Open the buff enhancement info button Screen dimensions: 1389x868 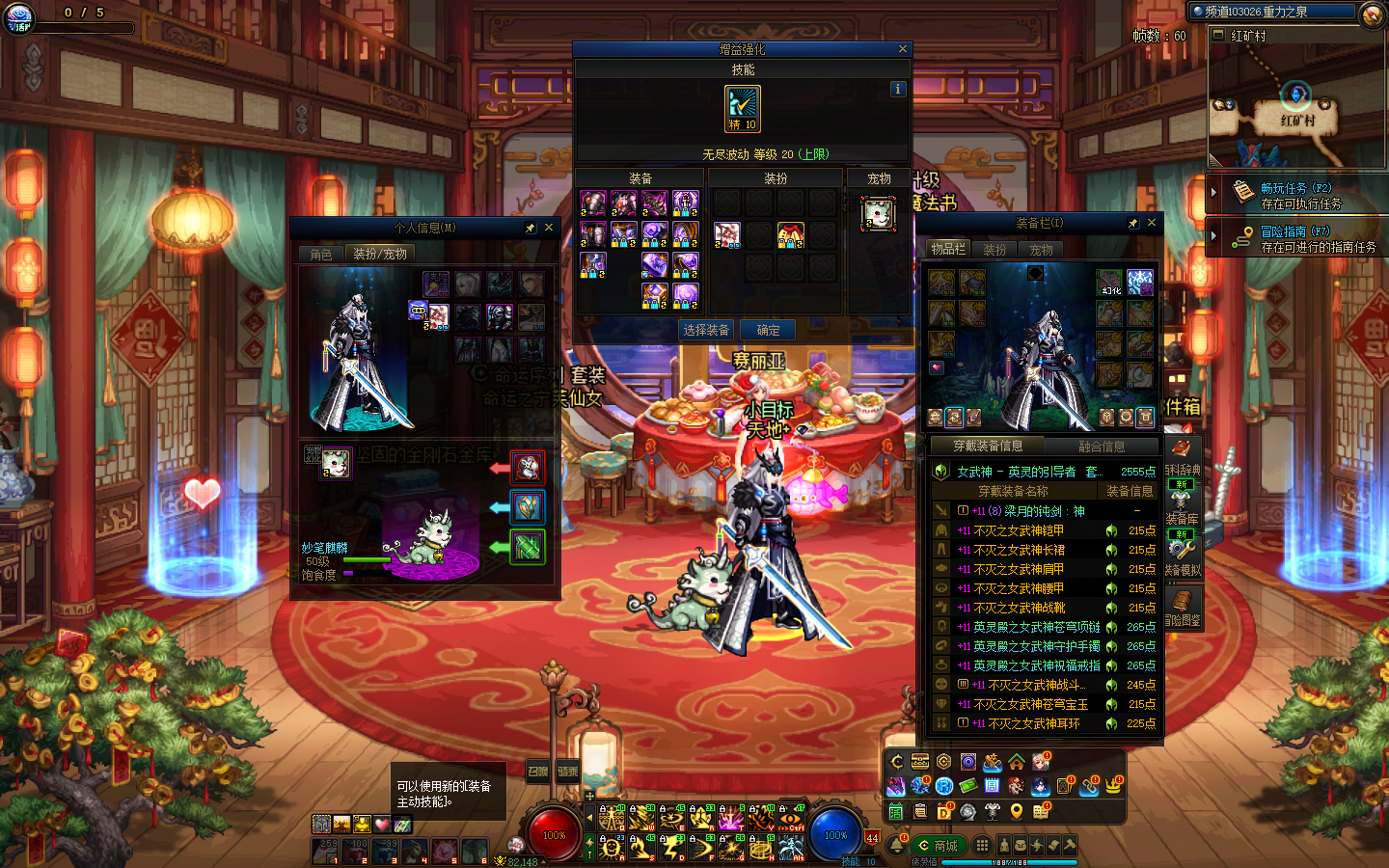[x=898, y=89]
